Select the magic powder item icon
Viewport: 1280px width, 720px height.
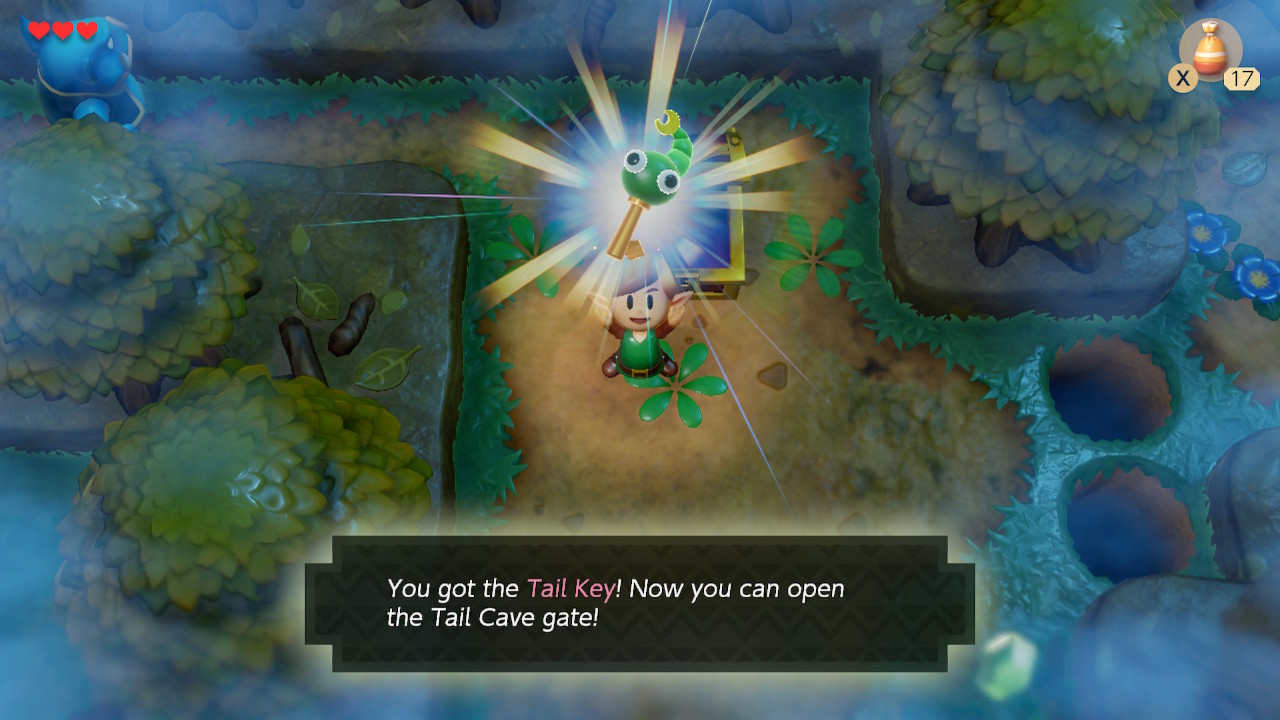1210,48
